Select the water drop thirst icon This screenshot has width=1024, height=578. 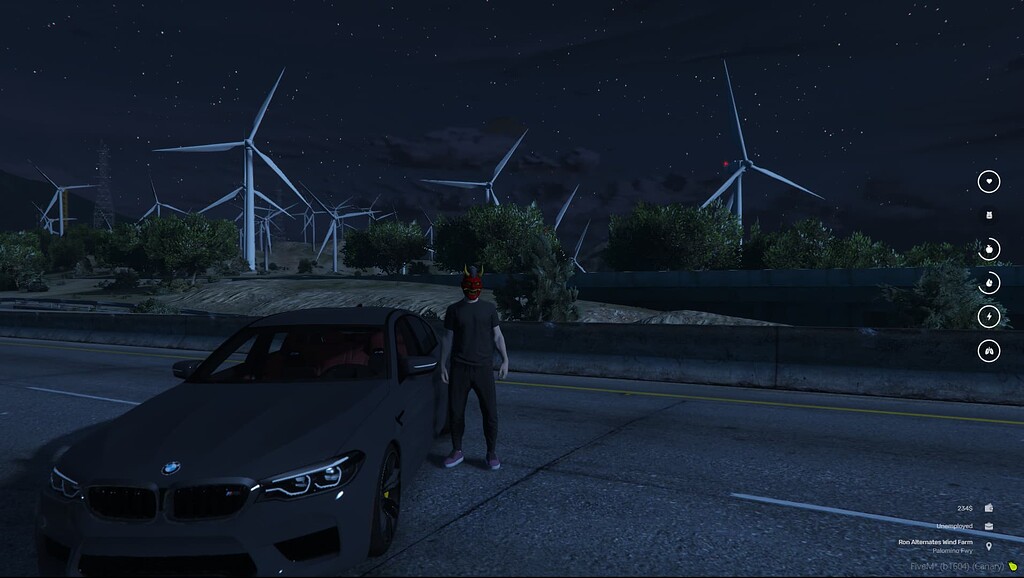(x=988, y=283)
